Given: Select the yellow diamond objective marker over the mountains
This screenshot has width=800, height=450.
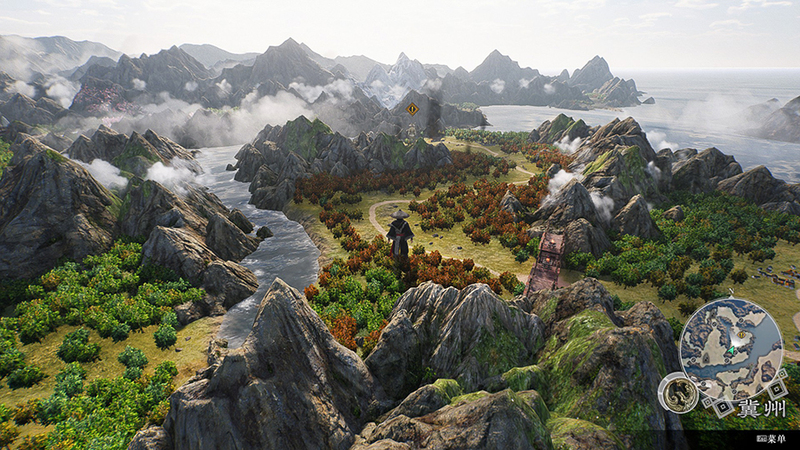Looking at the screenshot, I should click(x=412, y=108).
